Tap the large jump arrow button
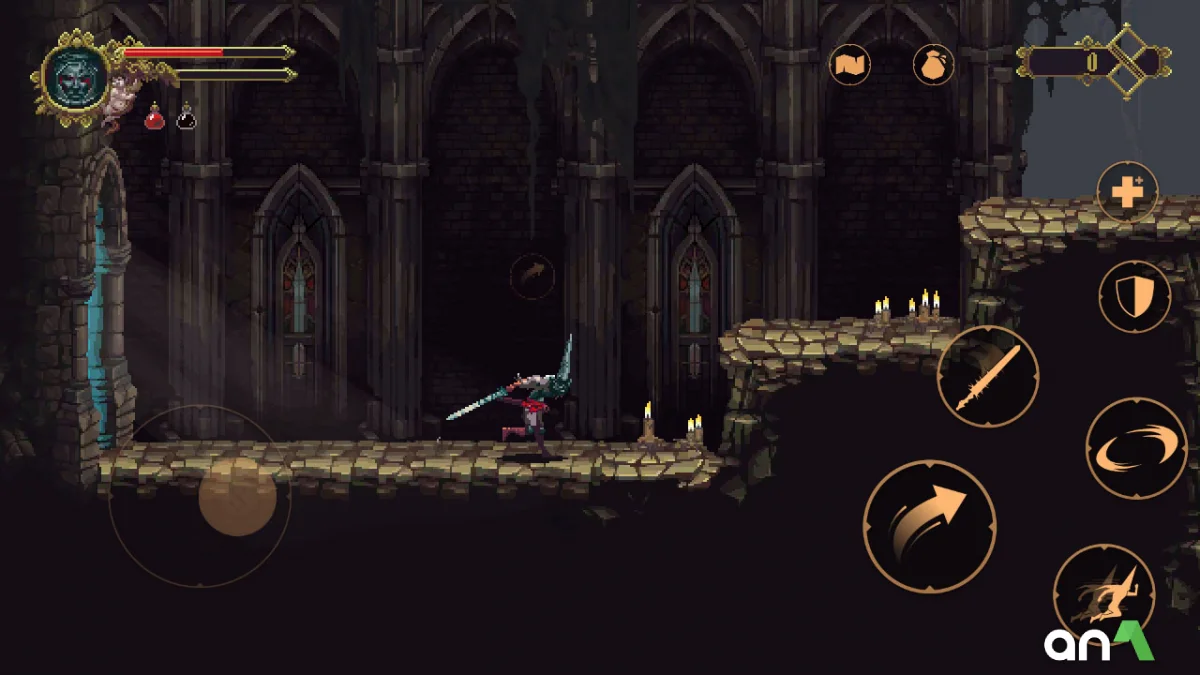 [x=929, y=526]
